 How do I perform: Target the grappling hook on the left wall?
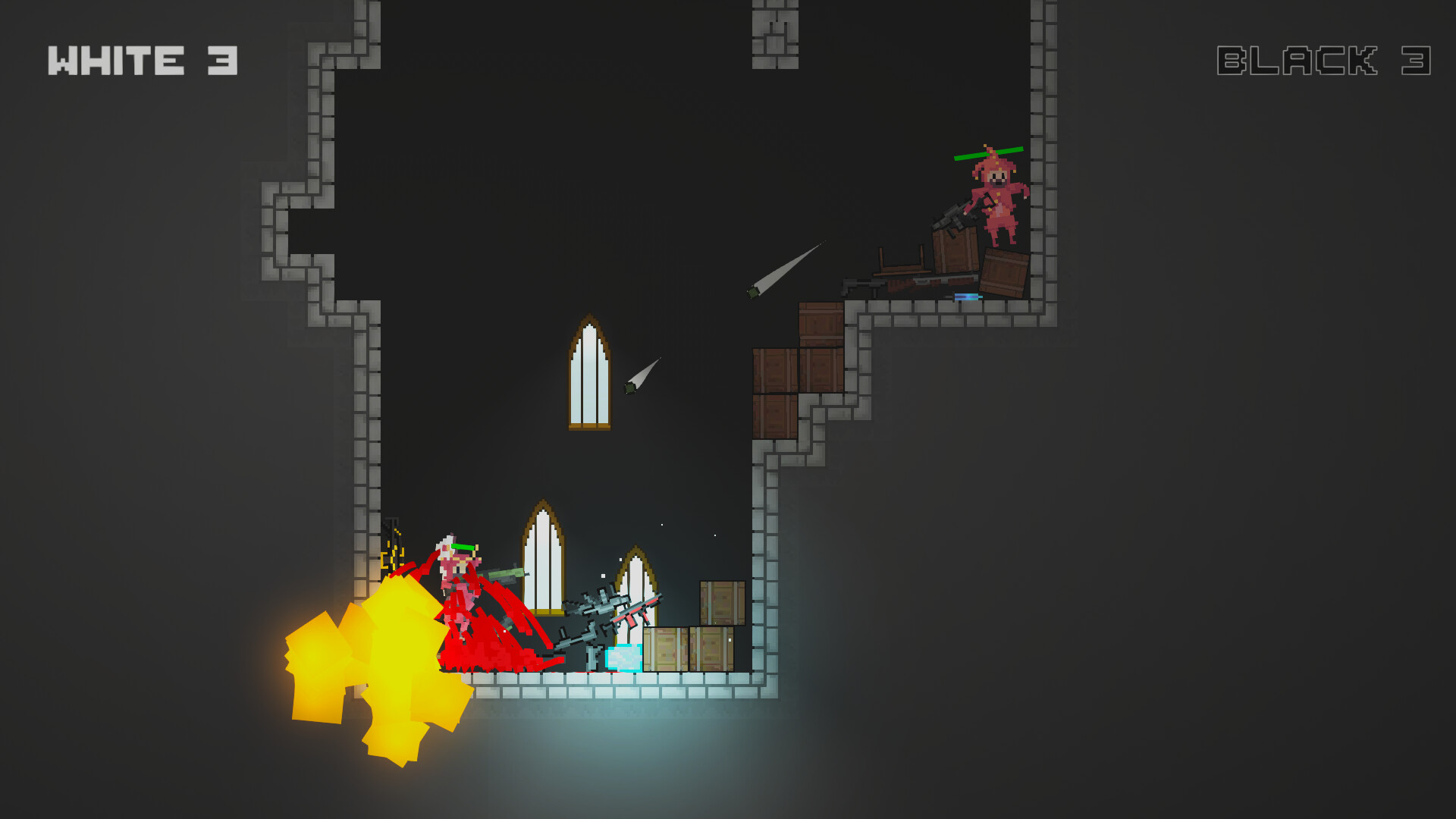pyautogui.click(x=394, y=552)
